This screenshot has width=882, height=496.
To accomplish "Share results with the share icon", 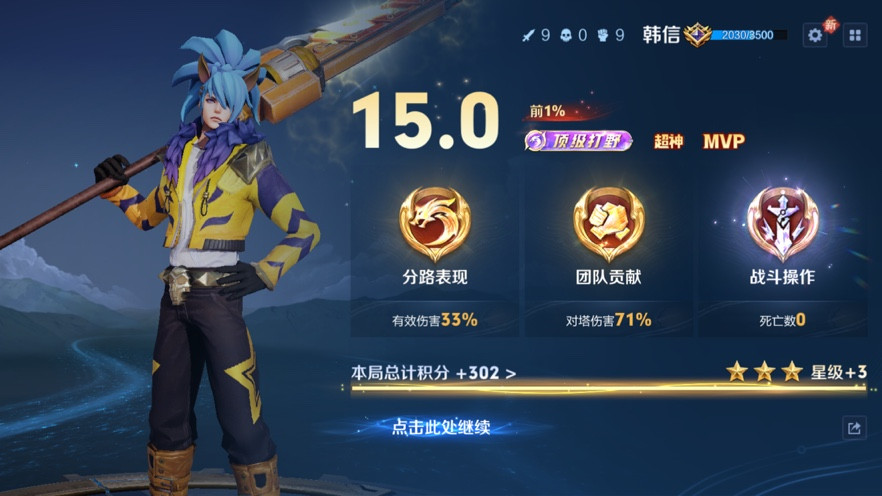I will (853, 428).
